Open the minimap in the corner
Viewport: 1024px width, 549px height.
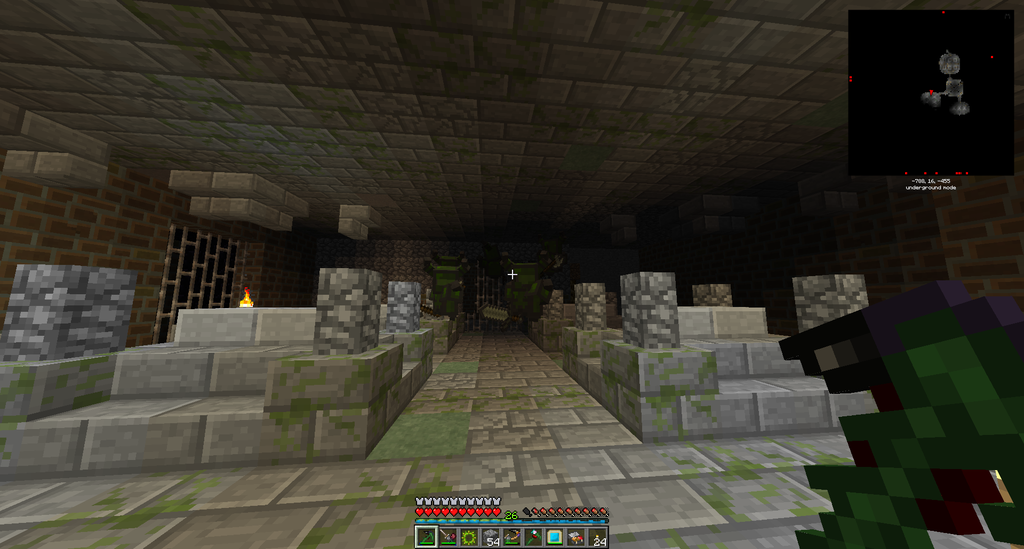point(930,92)
